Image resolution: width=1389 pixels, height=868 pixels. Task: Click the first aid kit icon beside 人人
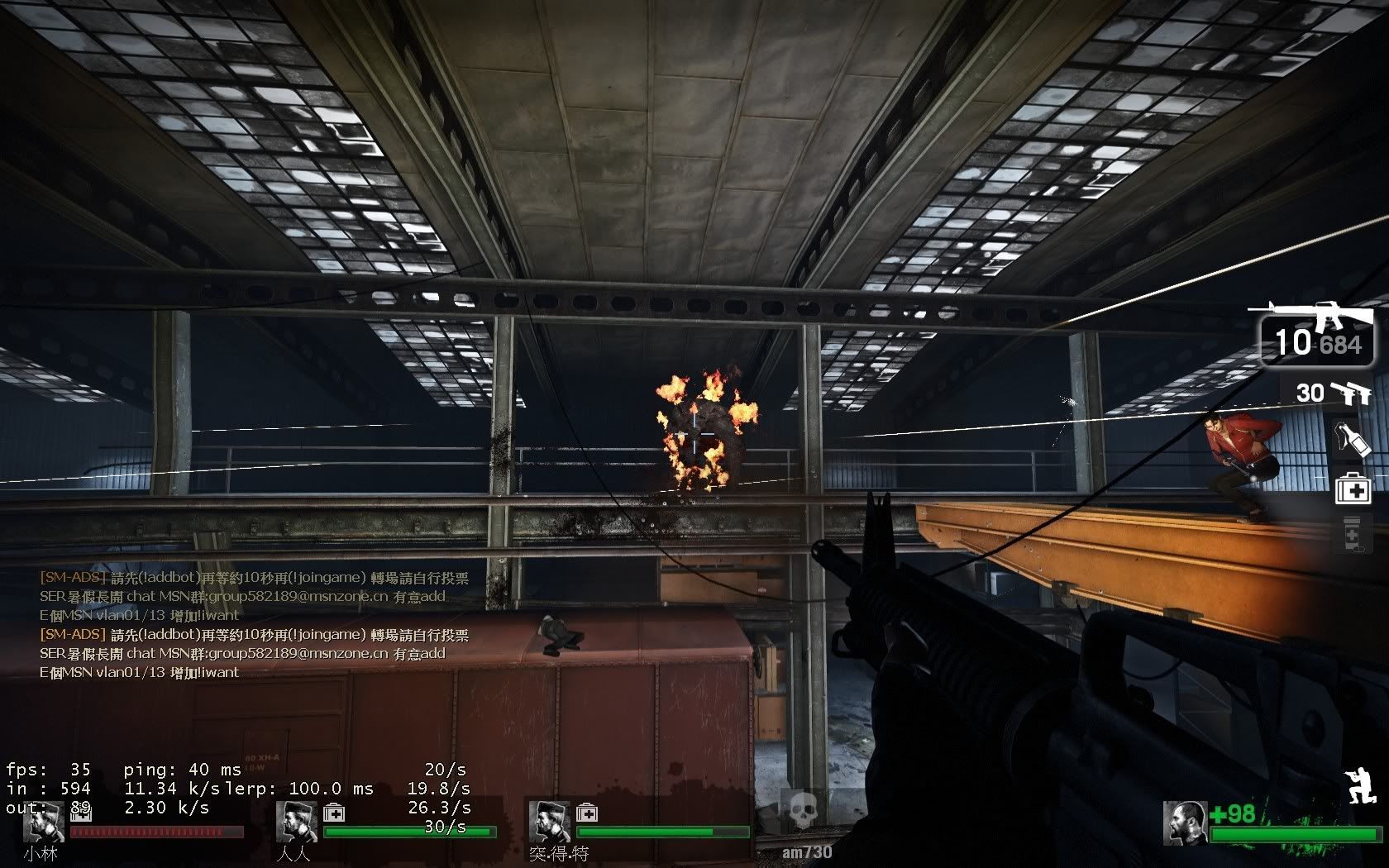click(x=333, y=812)
